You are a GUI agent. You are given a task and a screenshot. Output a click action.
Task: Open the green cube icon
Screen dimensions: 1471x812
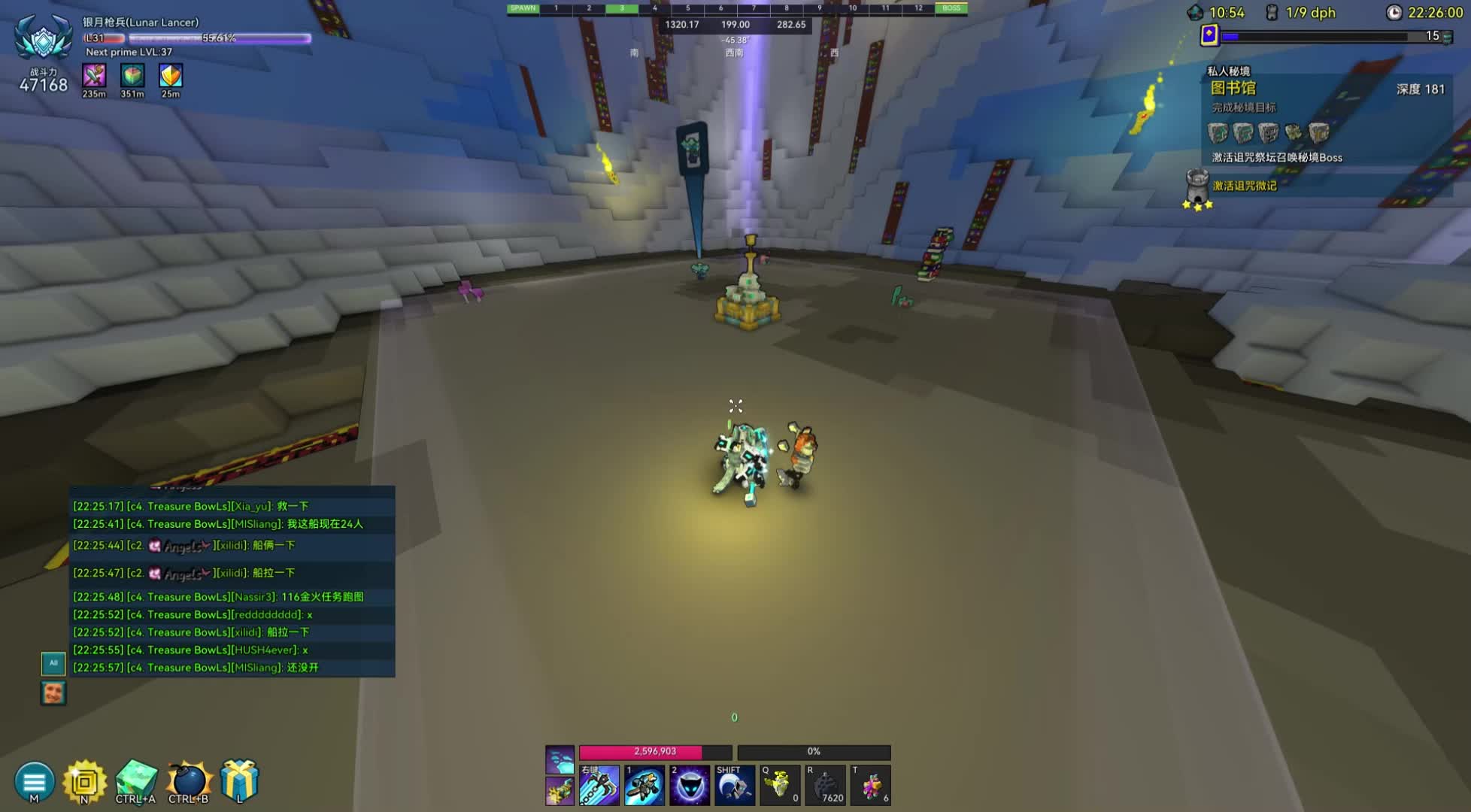tap(136, 780)
